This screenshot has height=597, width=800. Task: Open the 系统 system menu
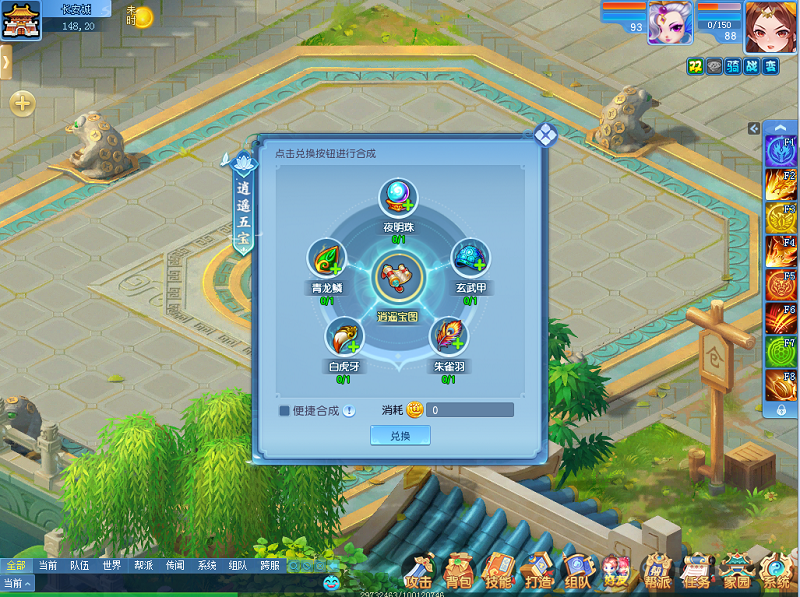775,571
